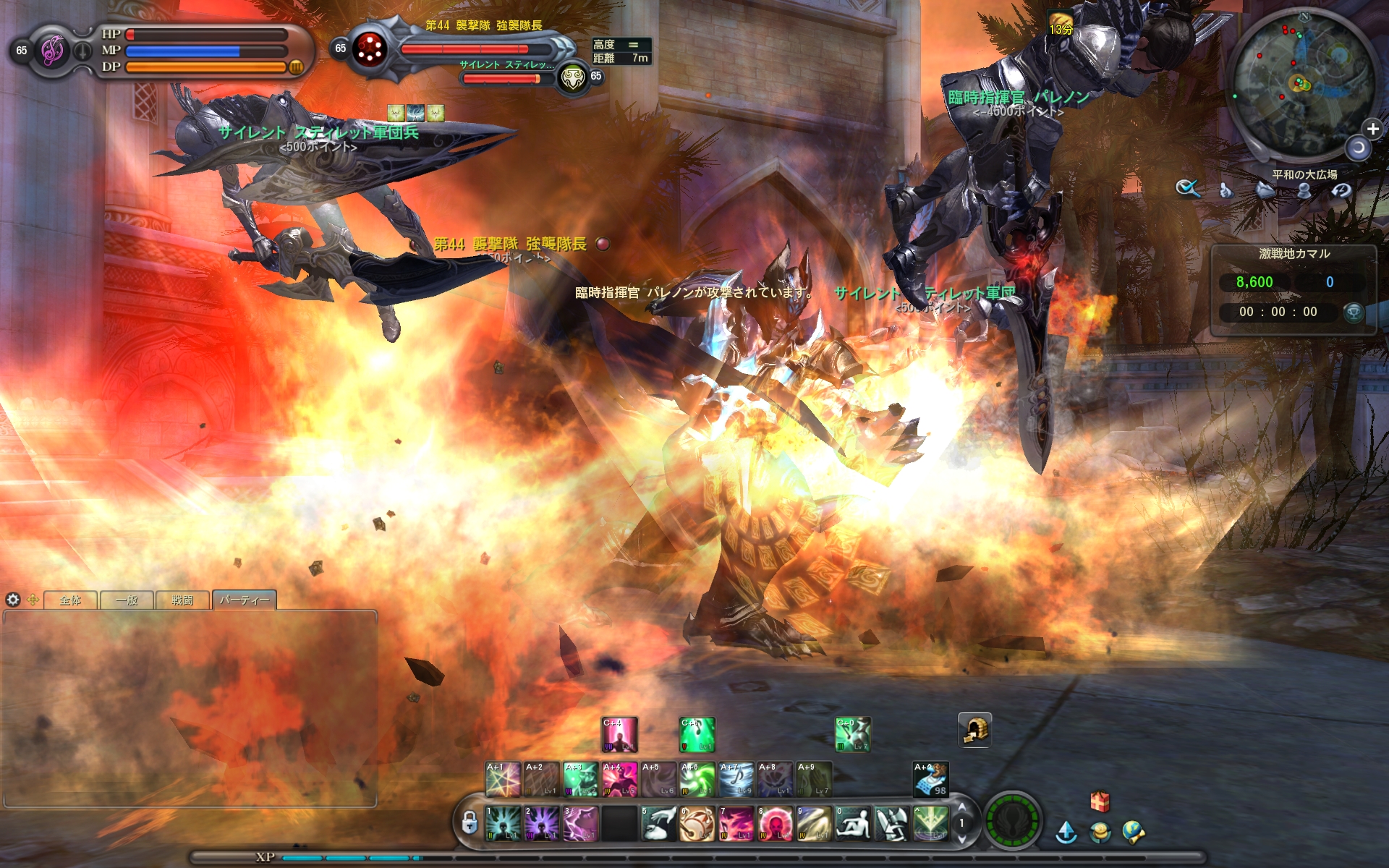Click the thumbs-up icon under the minimap
This screenshot has height=868, width=1389.
(1226, 190)
